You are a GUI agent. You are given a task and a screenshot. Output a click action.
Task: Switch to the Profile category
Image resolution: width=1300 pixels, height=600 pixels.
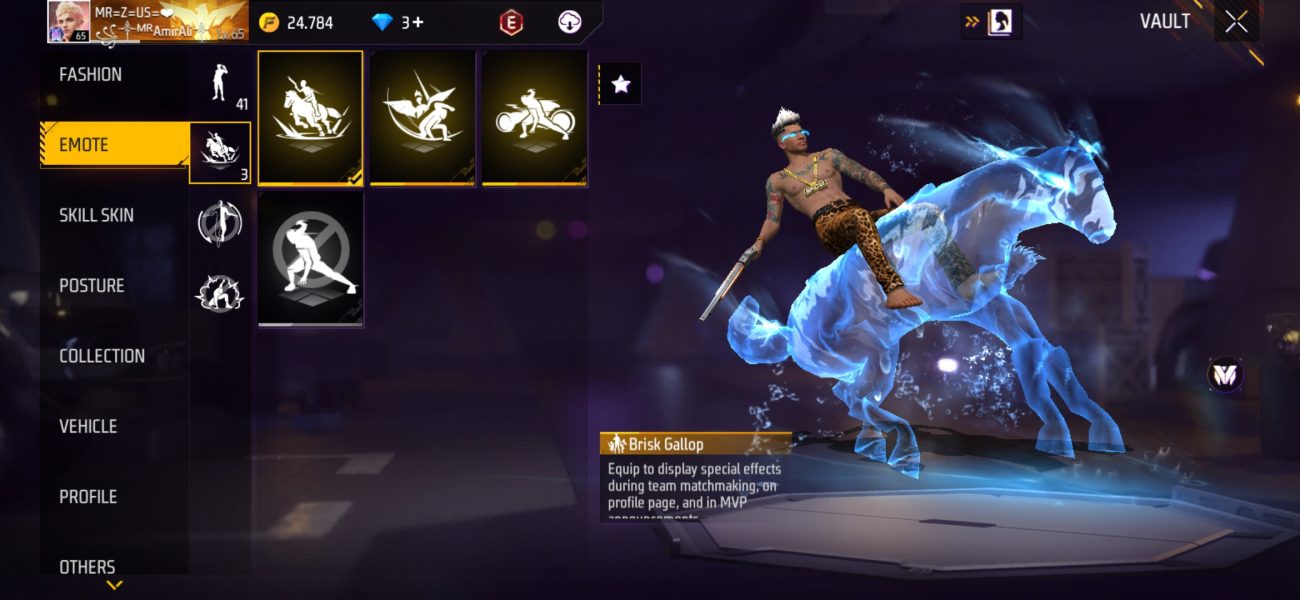(x=88, y=497)
